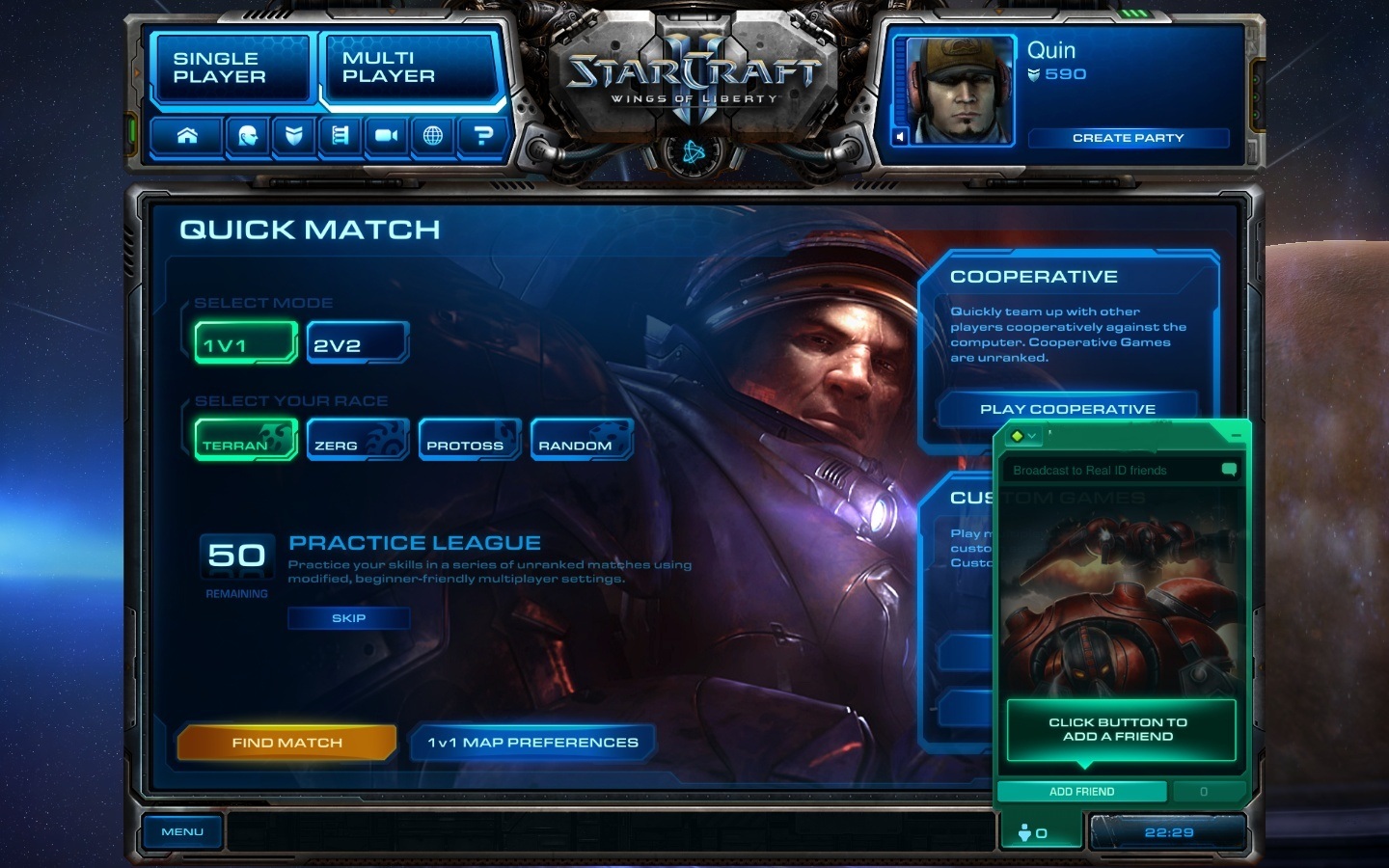Open the Single Player section
Viewport: 1389px width, 868px height.
pyautogui.click(x=230, y=68)
